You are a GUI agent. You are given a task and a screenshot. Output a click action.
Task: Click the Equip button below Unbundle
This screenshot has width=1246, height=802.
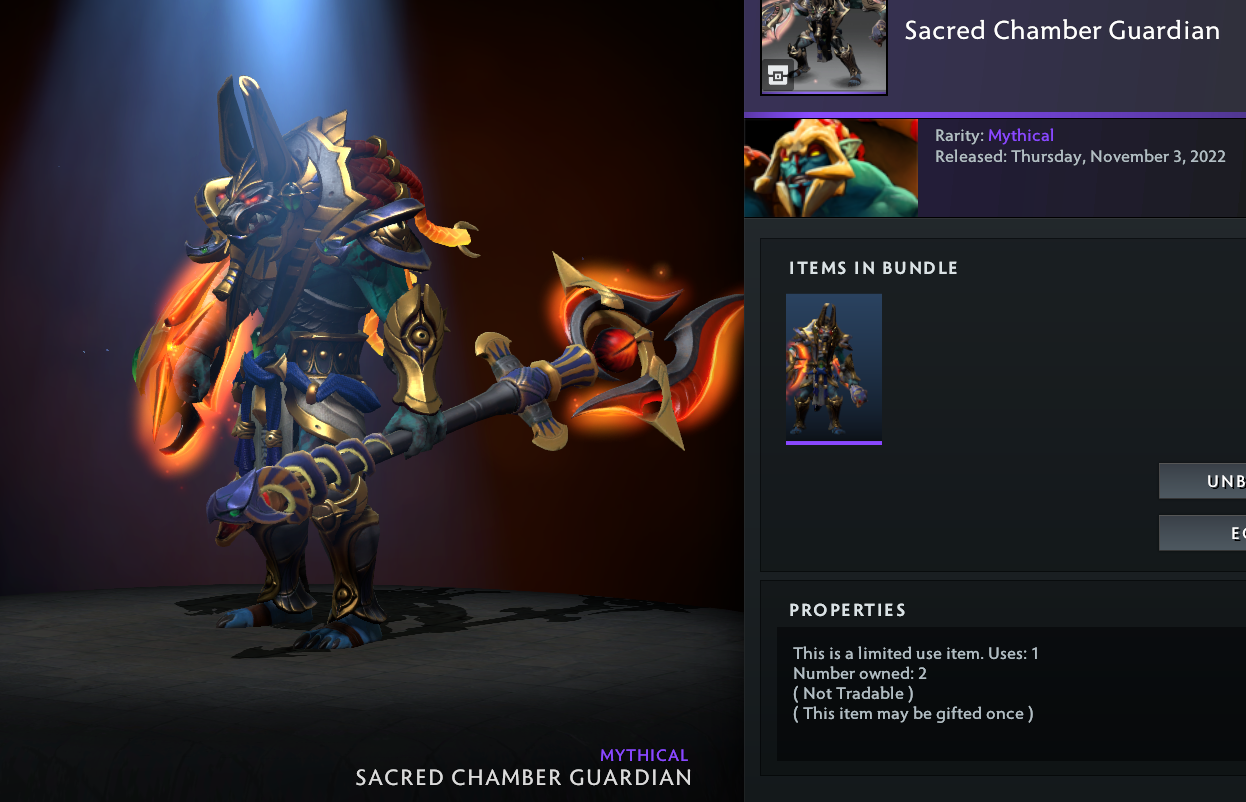(1203, 533)
